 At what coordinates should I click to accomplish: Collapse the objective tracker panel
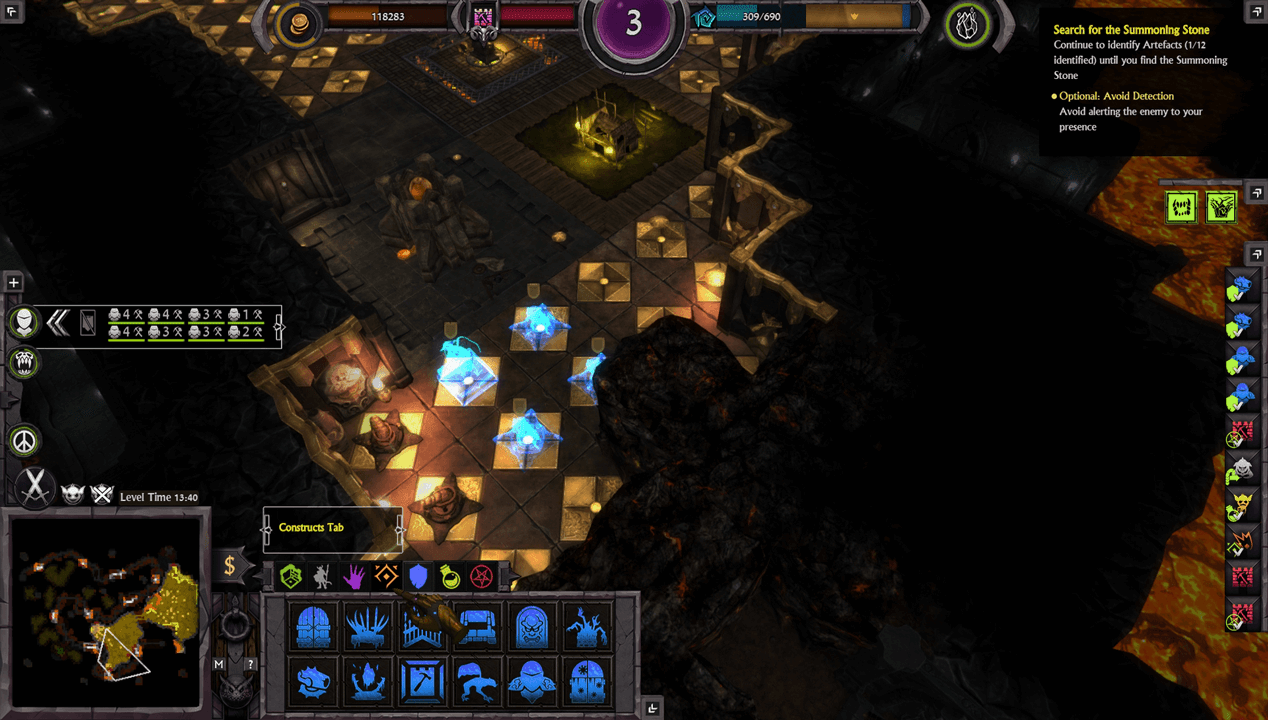click(x=1256, y=11)
